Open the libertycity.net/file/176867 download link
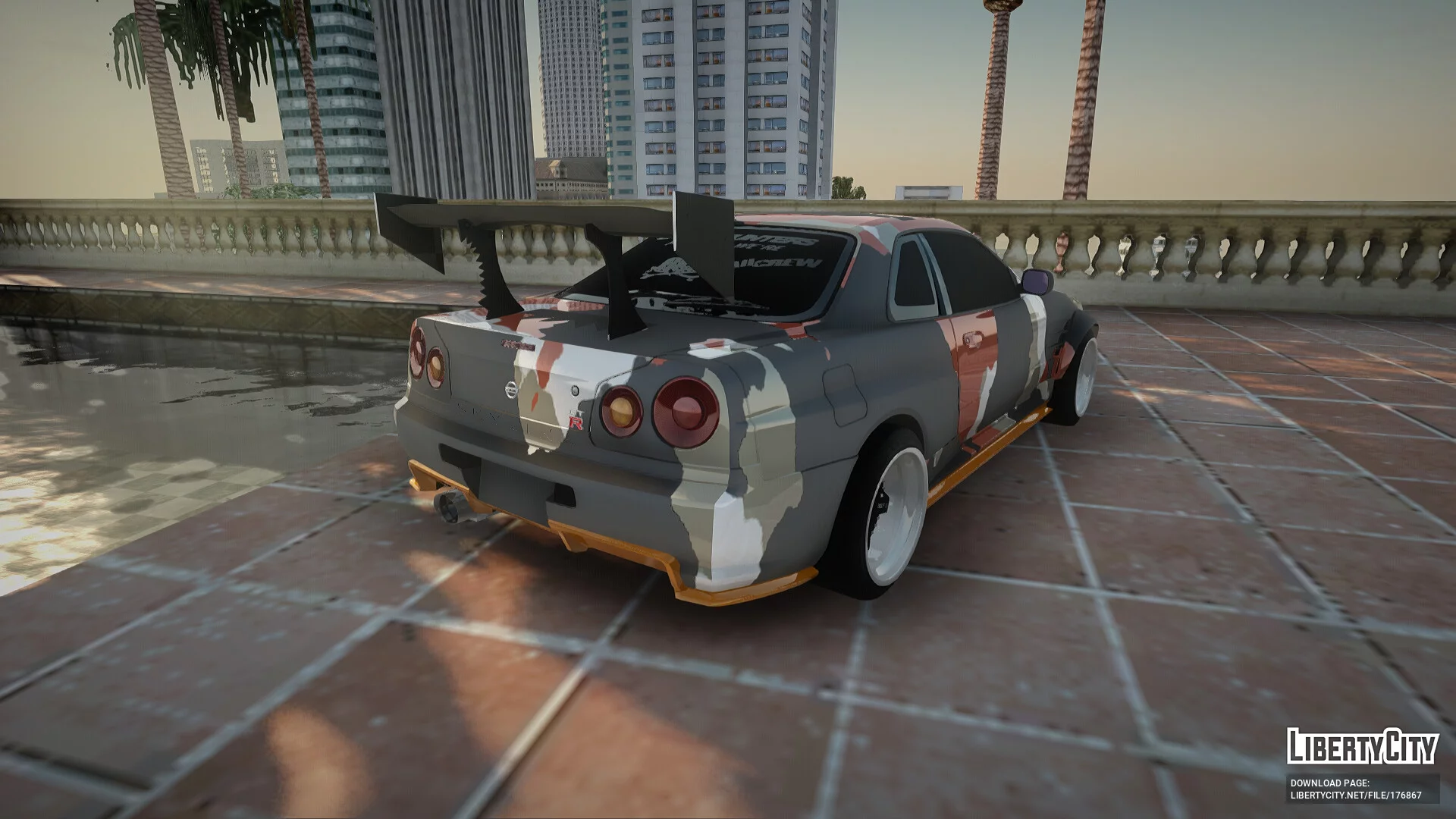The image size is (1456, 819). (1356, 795)
